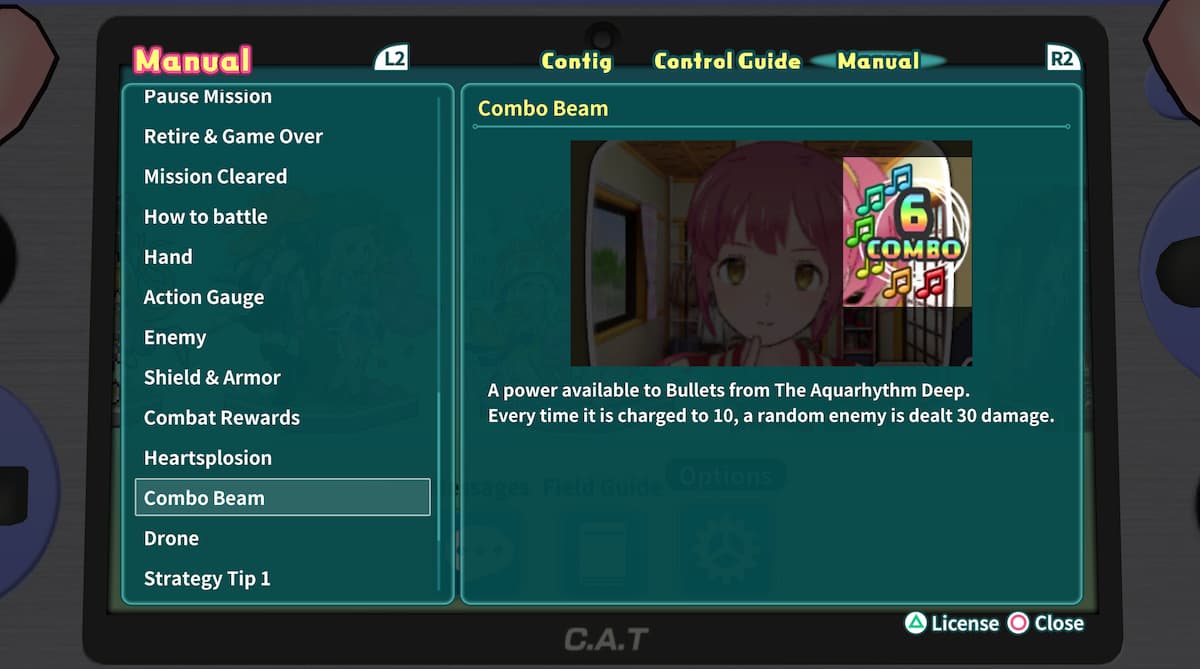The image size is (1200, 669).
Task: Show the Enemy manual page
Action: [175, 337]
